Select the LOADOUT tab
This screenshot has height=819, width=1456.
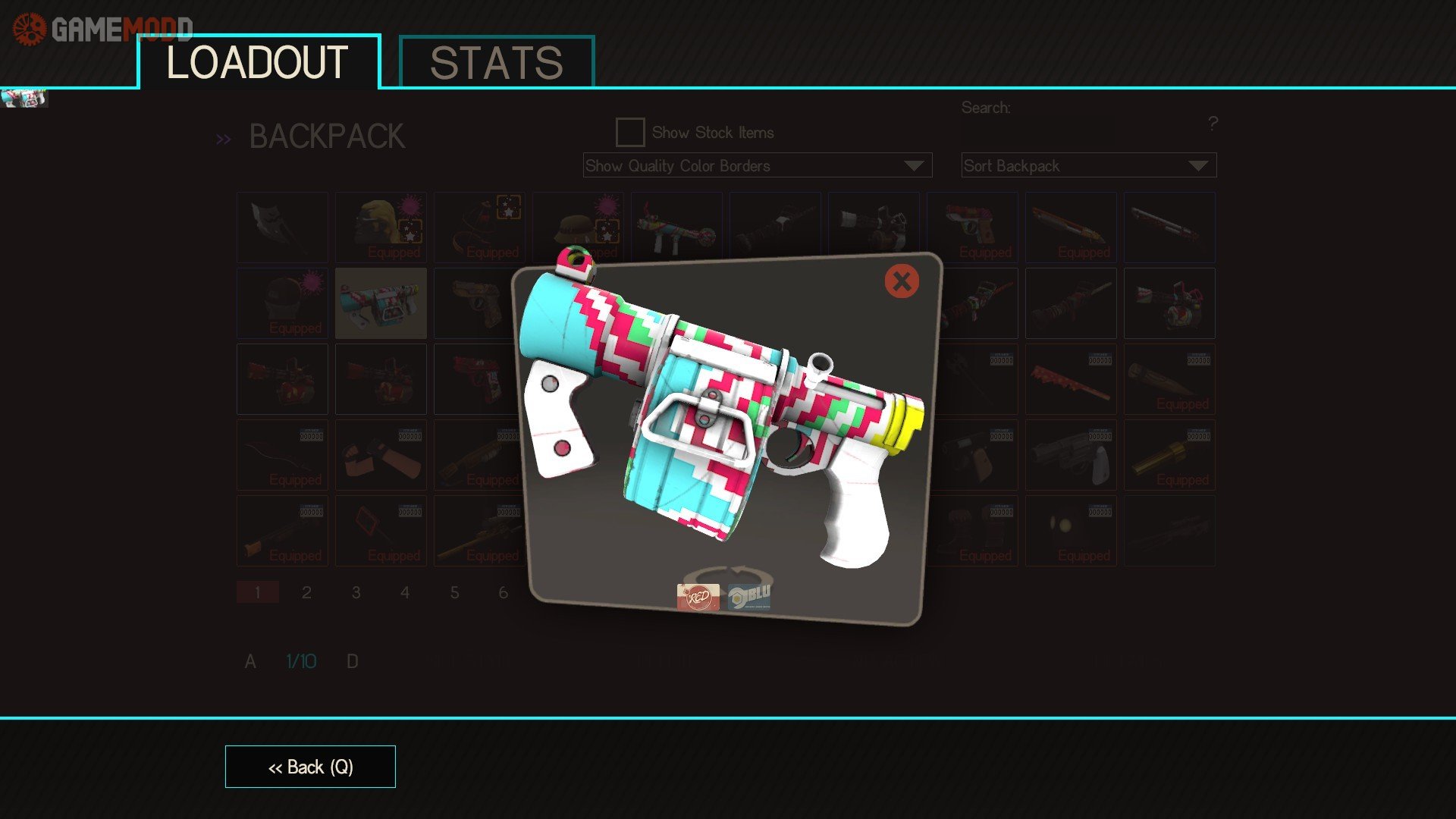point(258,63)
